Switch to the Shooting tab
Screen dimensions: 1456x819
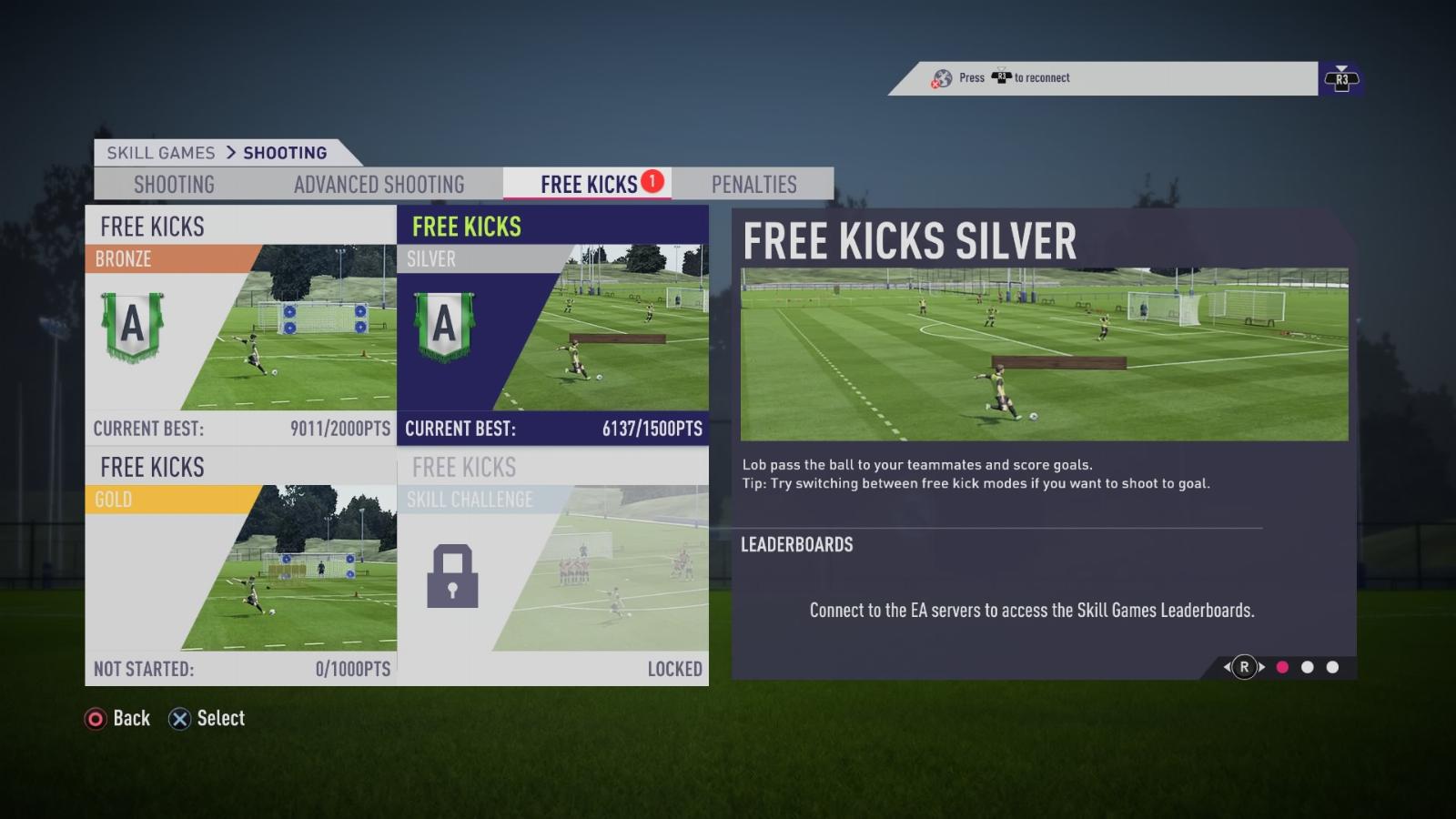pyautogui.click(x=174, y=185)
